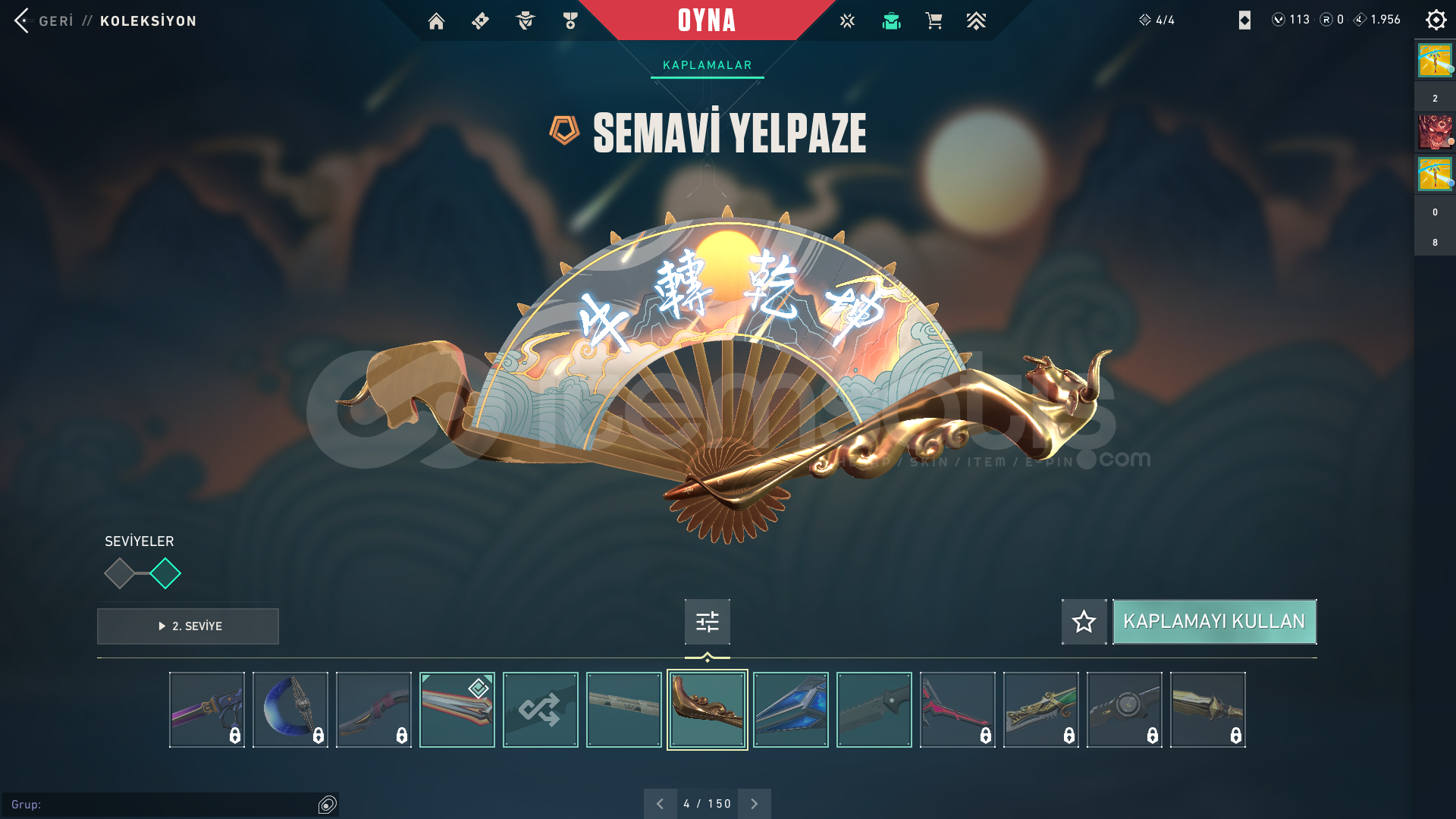This screenshot has width=1456, height=819.
Task: Select the second level diamond
Action: point(165,573)
